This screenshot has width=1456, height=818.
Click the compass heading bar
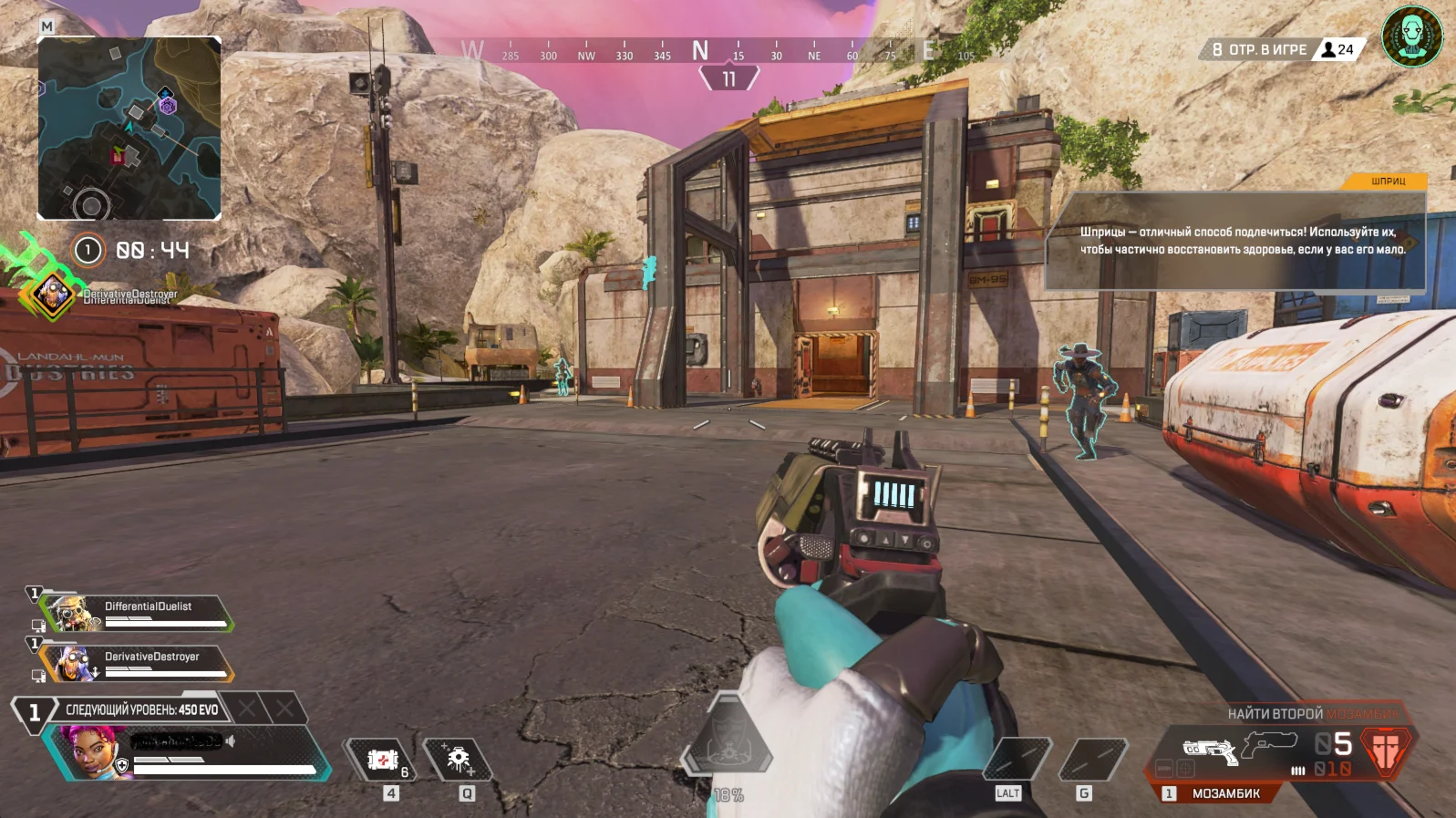[718, 52]
